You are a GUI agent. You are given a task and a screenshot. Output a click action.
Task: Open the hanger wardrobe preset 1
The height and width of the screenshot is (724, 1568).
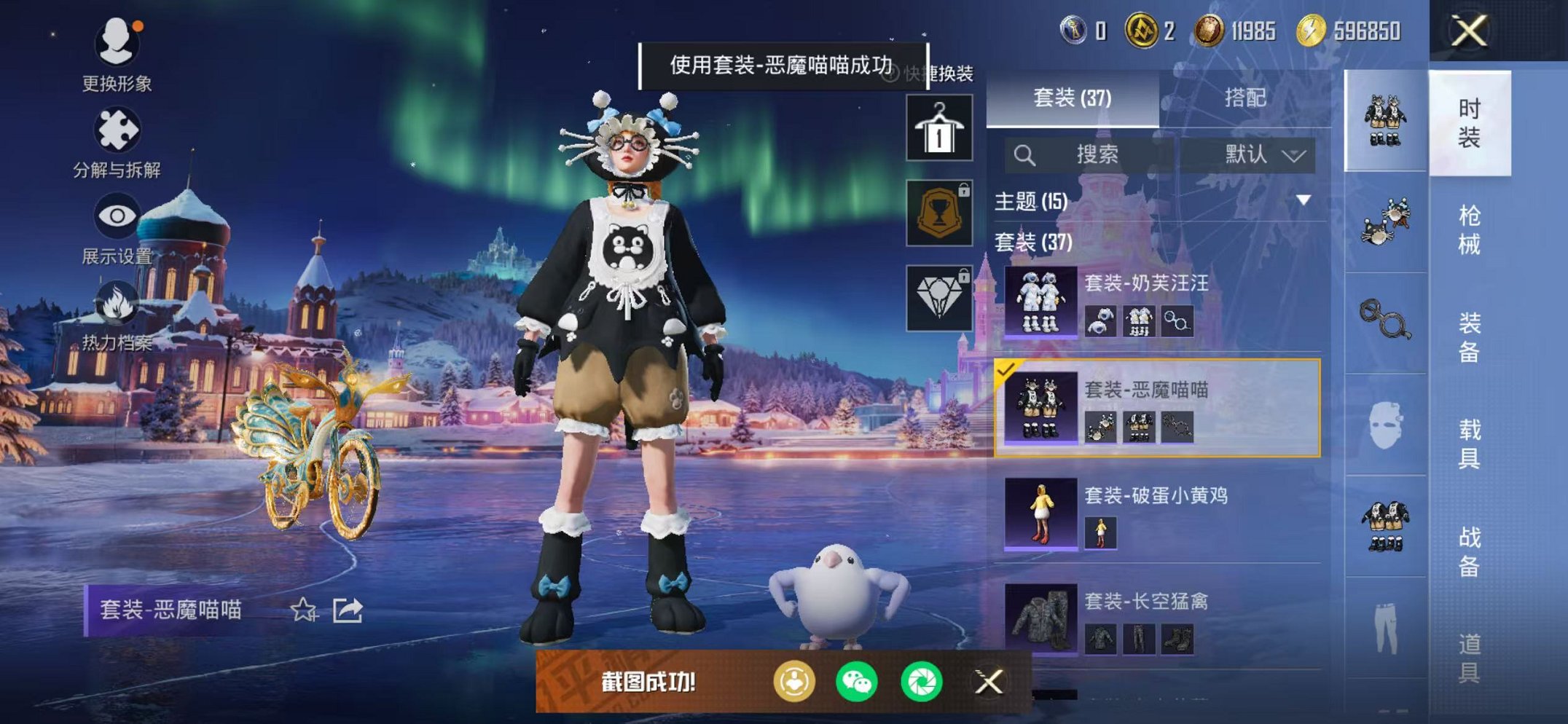click(x=938, y=128)
